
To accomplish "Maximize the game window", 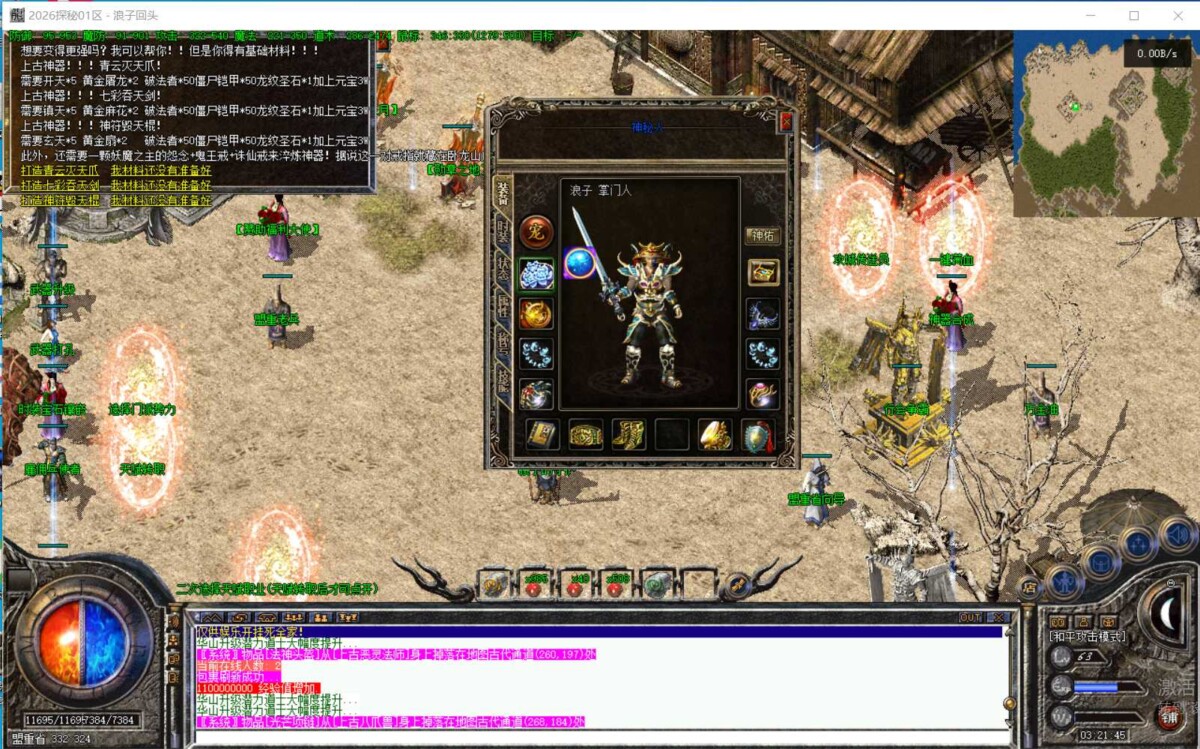I will [x=1134, y=15].
